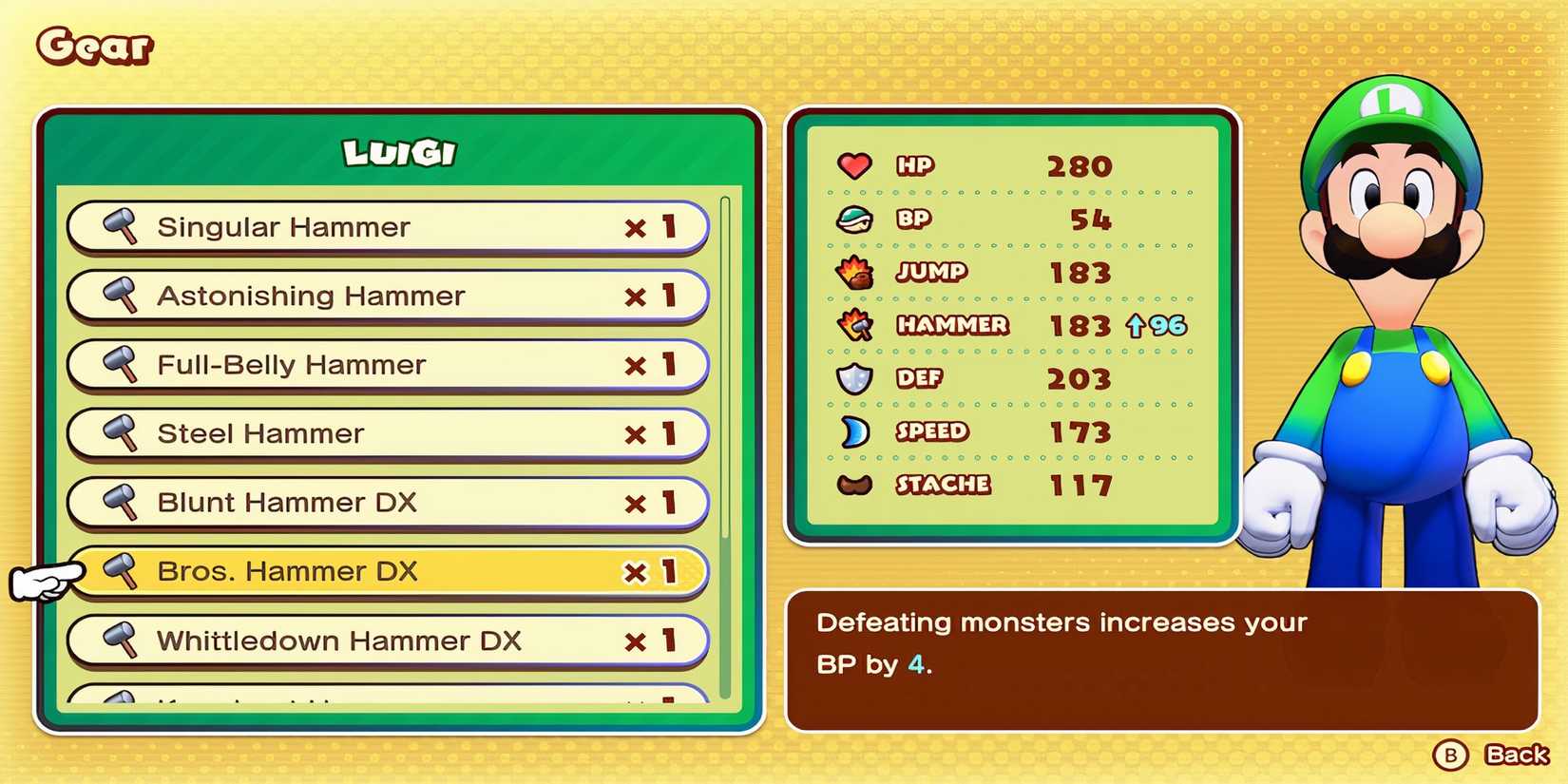The height and width of the screenshot is (784, 1568).
Task: Select the Whittledown Hammer DX entry
Action: pyautogui.click(x=380, y=641)
